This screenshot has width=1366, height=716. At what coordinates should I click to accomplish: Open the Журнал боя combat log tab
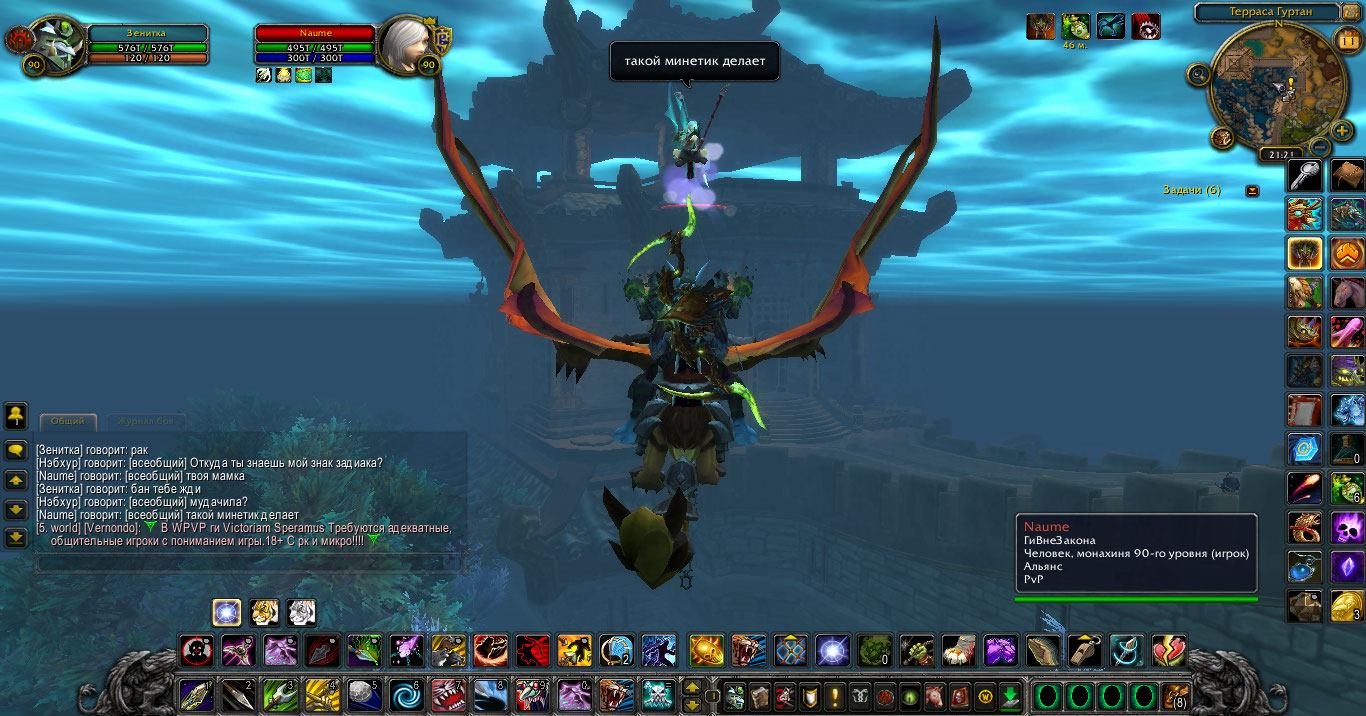coord(145,422)
